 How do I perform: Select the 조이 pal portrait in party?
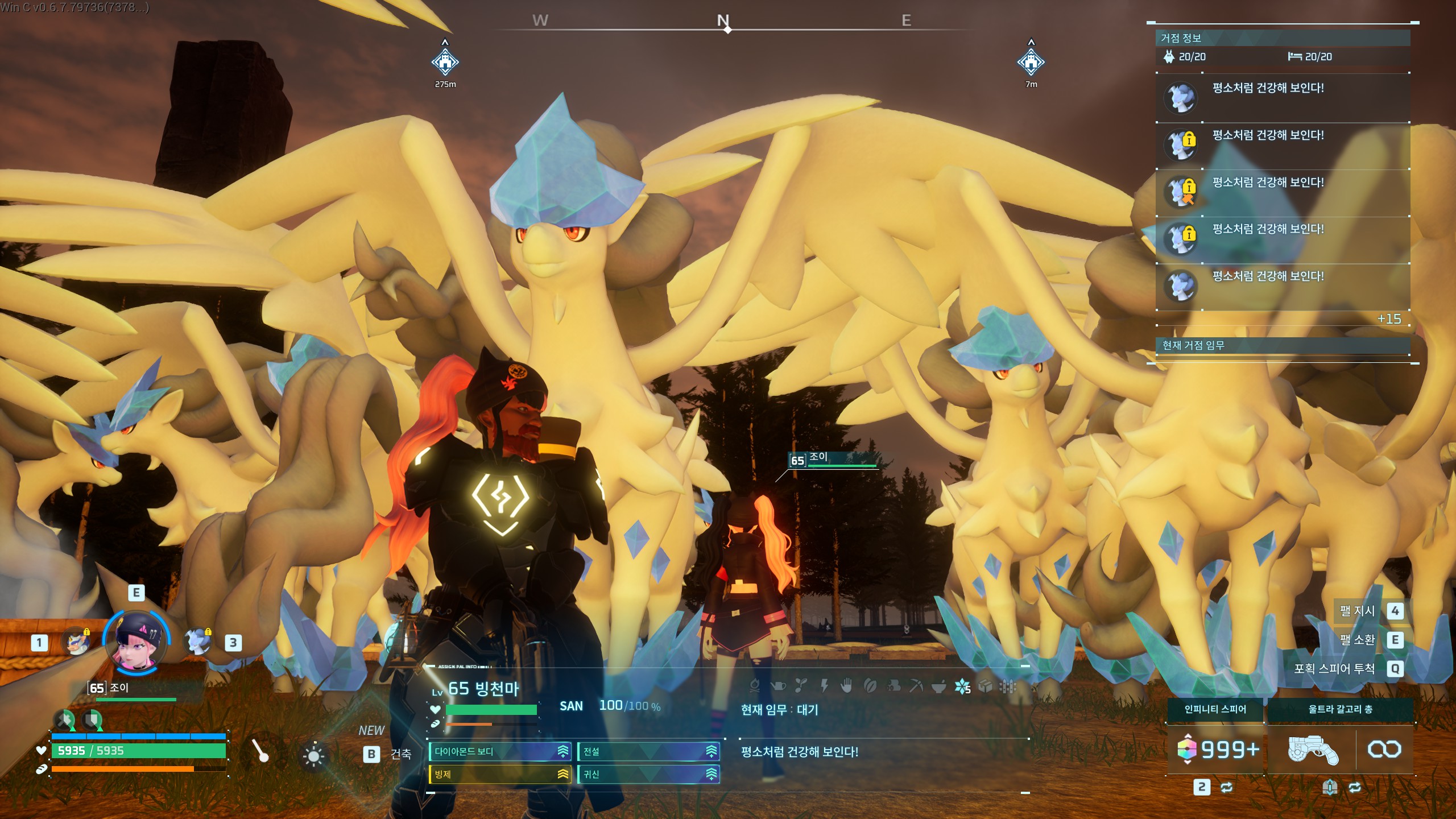point(136,642)
